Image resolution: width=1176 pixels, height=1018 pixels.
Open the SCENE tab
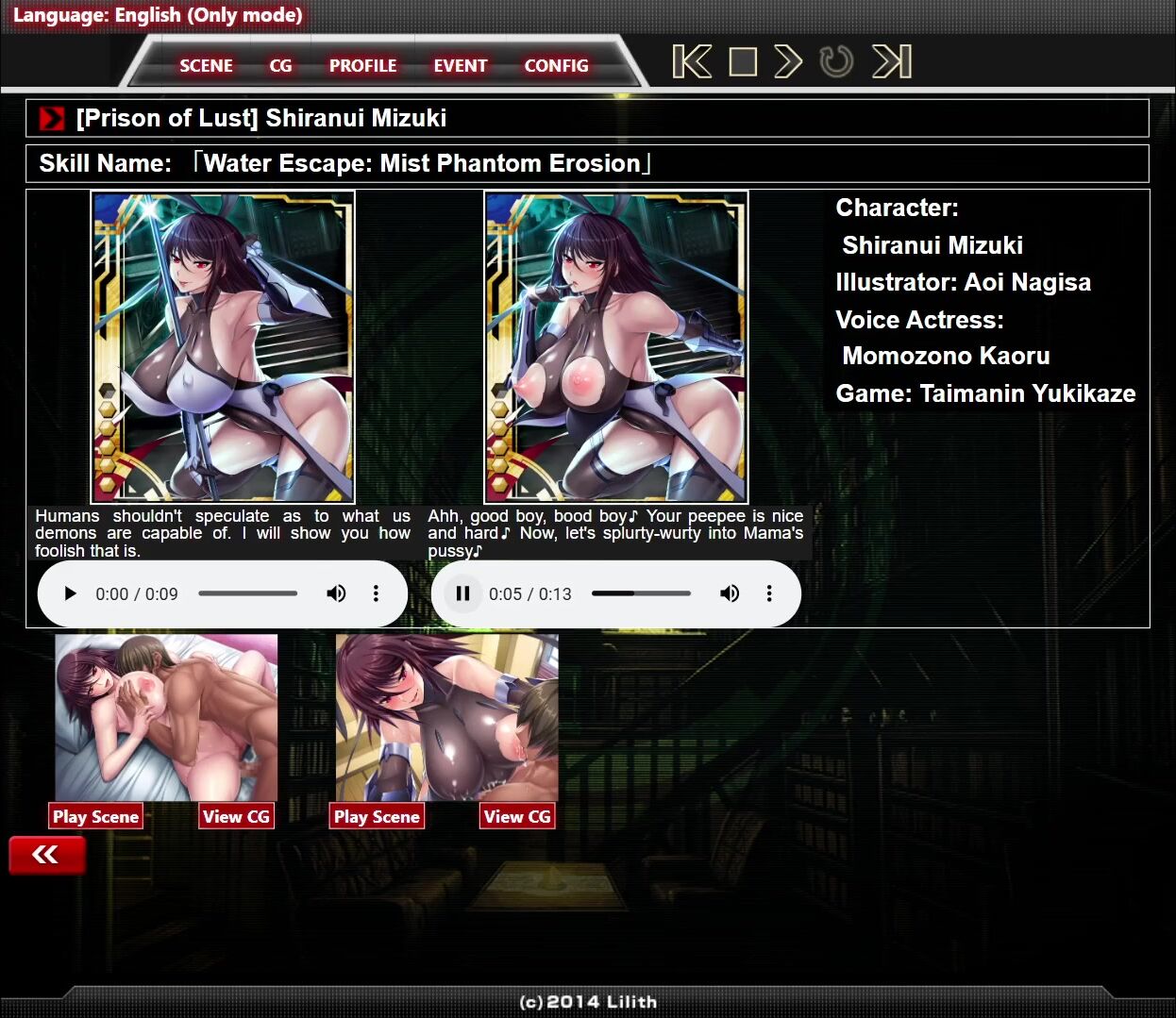point(206,66)
